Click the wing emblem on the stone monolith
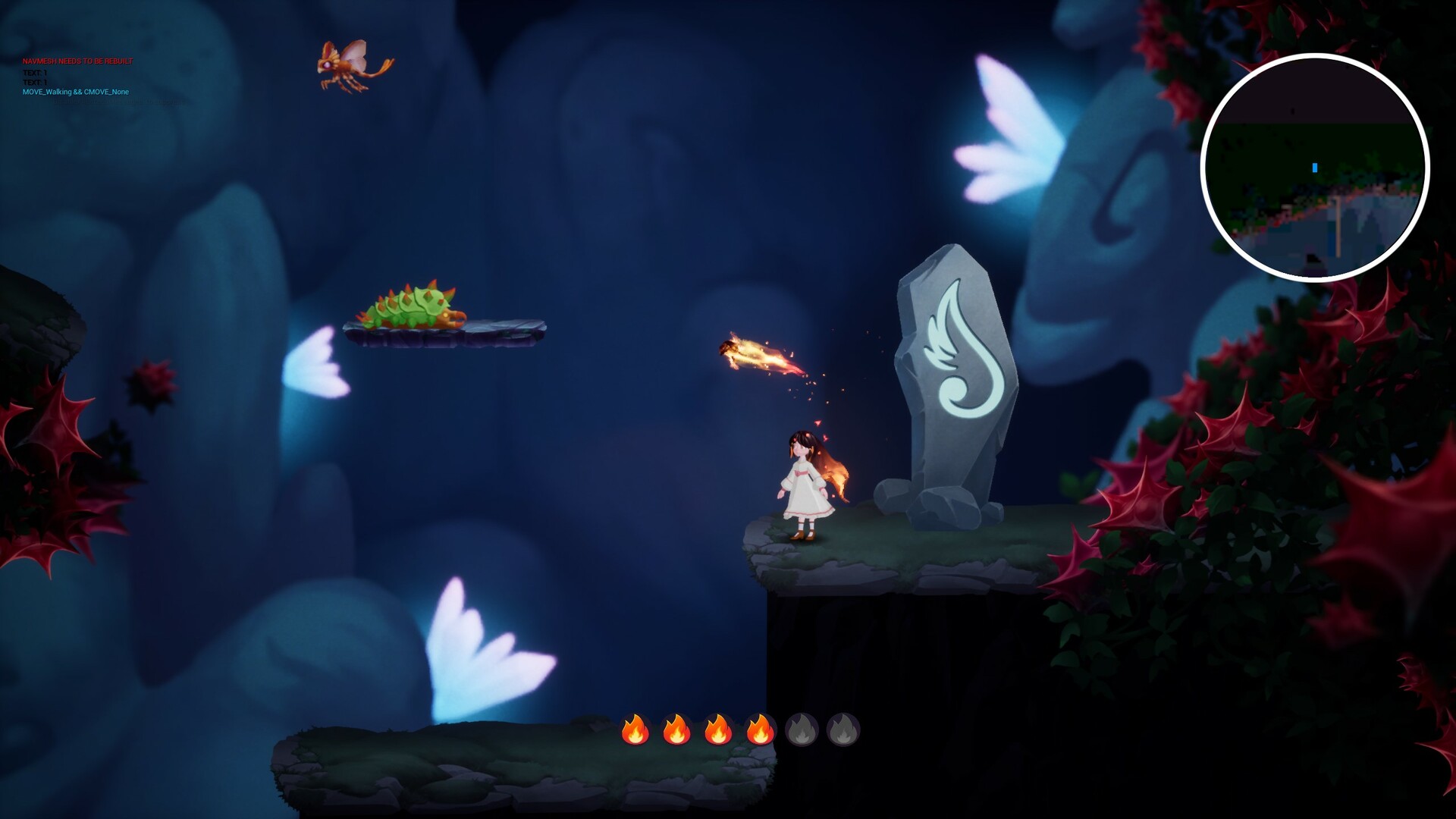 pos(963,356)
